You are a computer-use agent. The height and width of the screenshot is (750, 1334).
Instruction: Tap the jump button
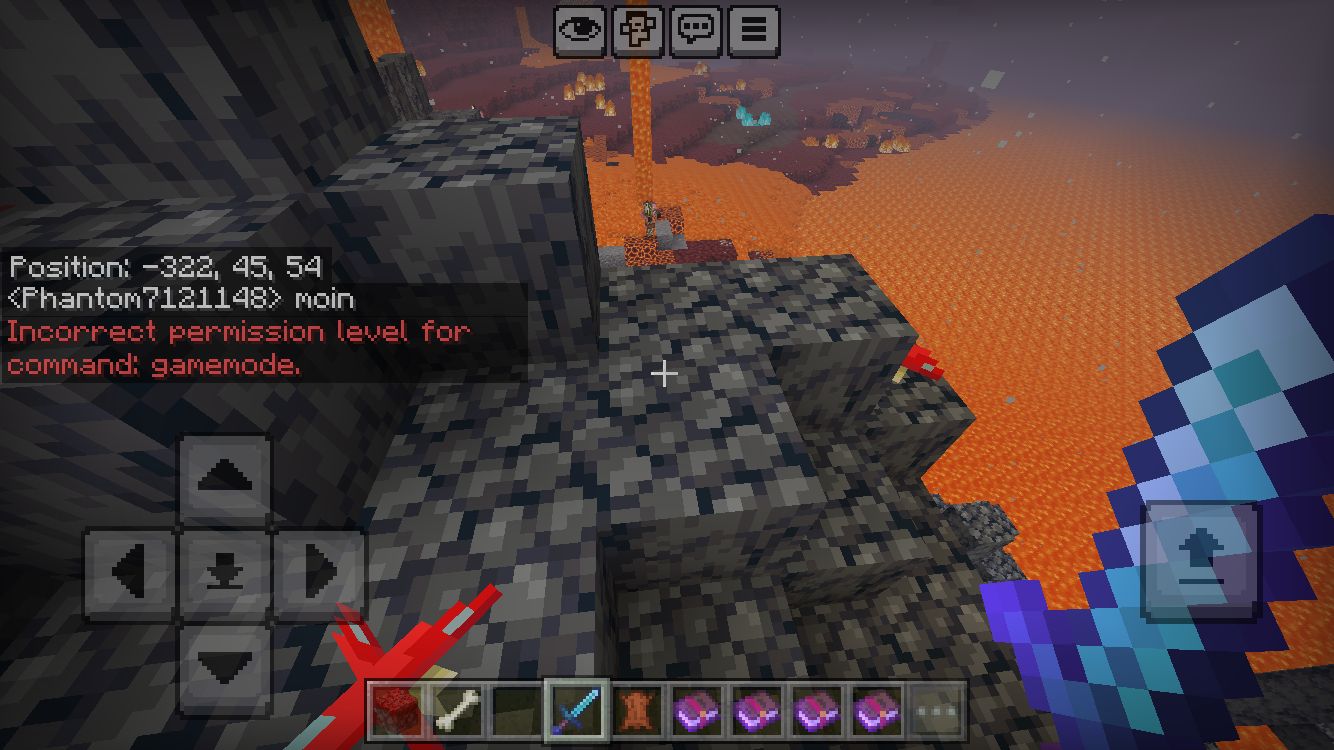(1202, 562)
